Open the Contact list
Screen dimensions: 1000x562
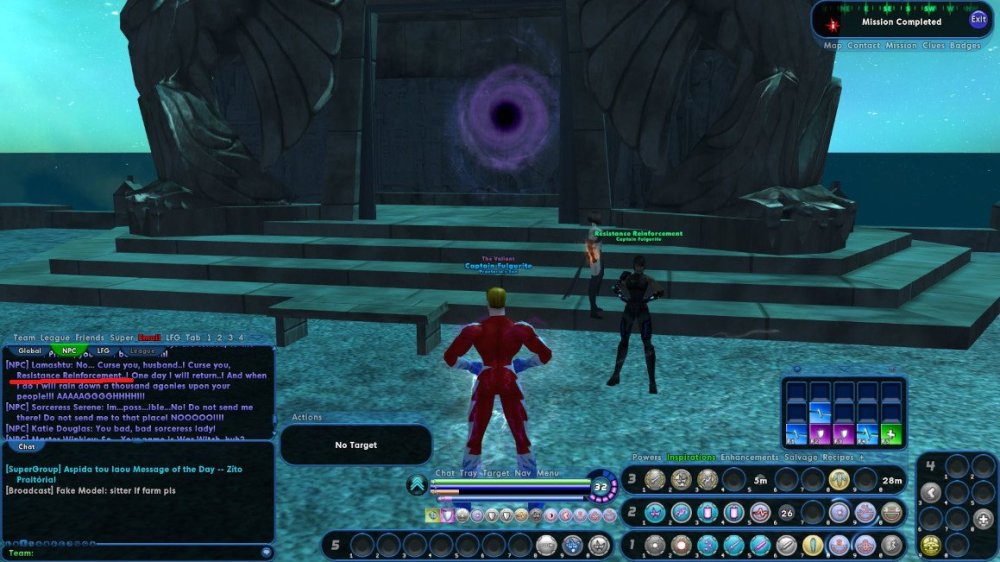pos(864,46)
